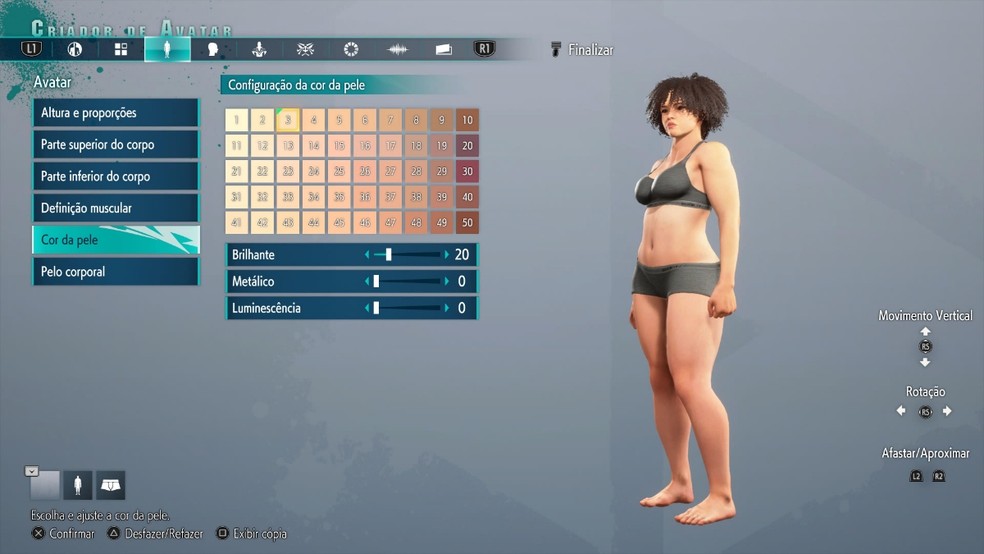Switch to the head silhouette tab
The height and width of the screenshot is (554, 984).
pos(212,49)
